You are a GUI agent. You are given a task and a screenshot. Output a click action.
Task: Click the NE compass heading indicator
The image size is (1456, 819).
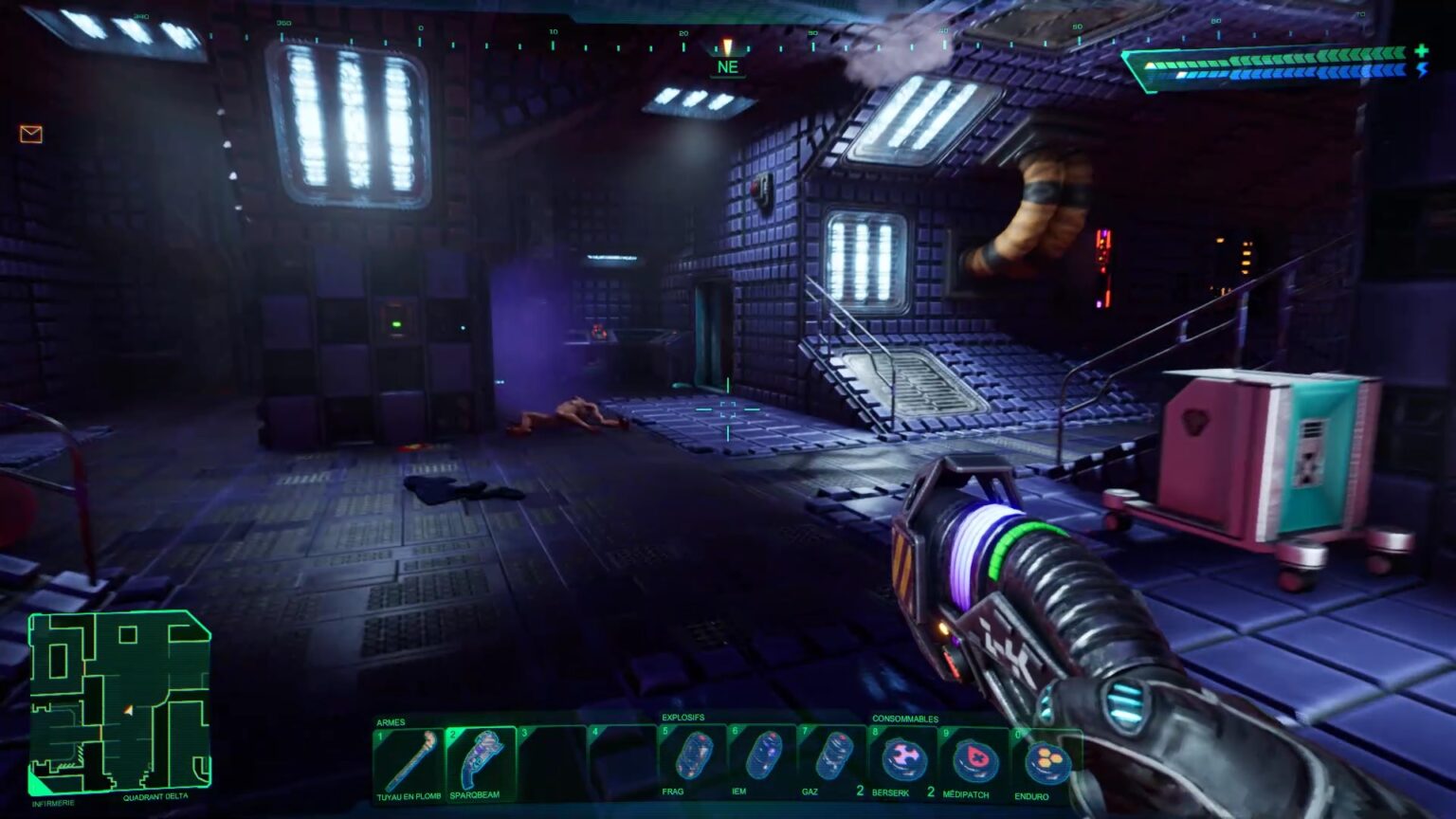pyautogui.click(x=727, y=66)
